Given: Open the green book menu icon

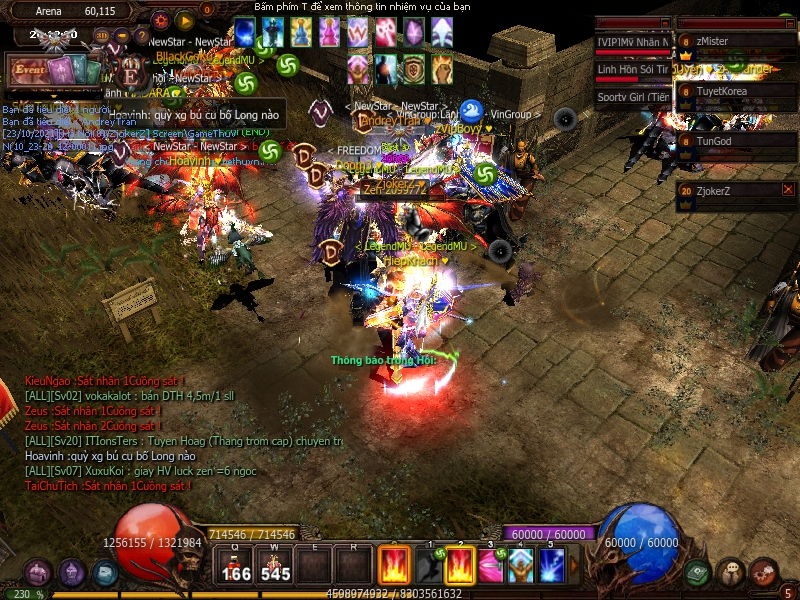Looking at the screenshot, I should [x=697, y=573].
